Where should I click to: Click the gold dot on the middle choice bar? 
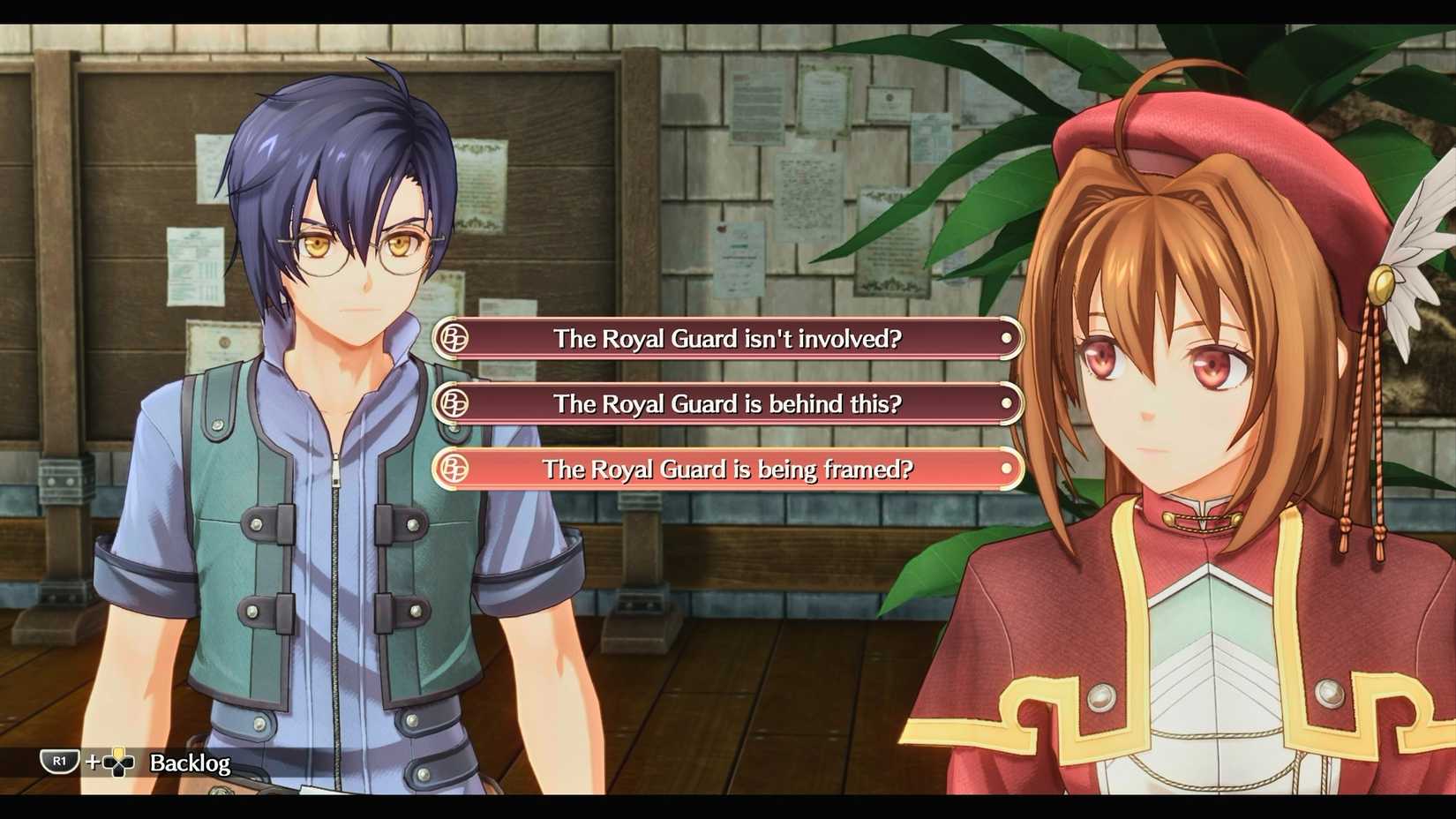tap(1007, 403)
